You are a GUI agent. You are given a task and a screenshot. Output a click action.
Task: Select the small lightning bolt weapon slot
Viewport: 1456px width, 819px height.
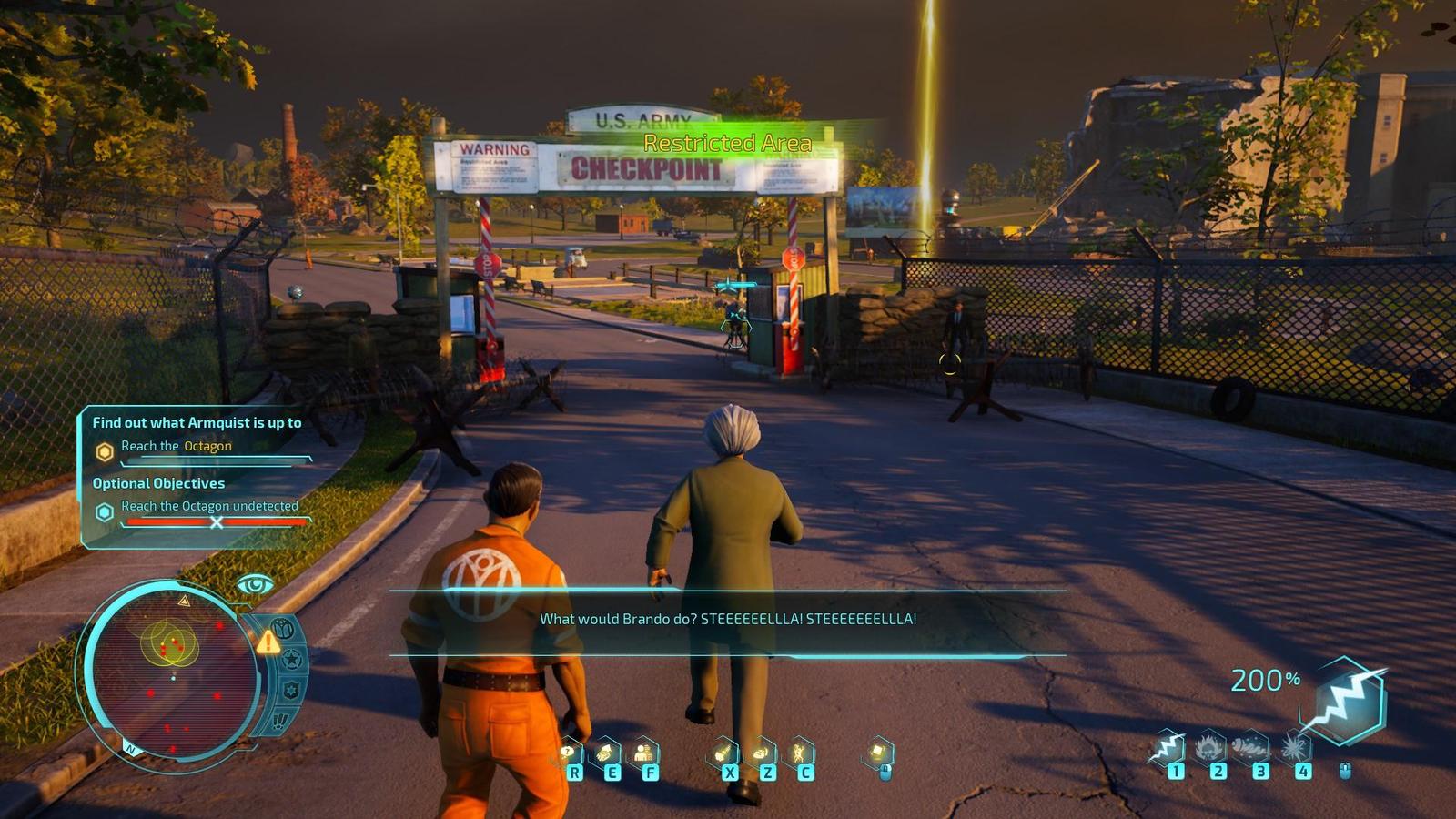[x=1167, y=750]
